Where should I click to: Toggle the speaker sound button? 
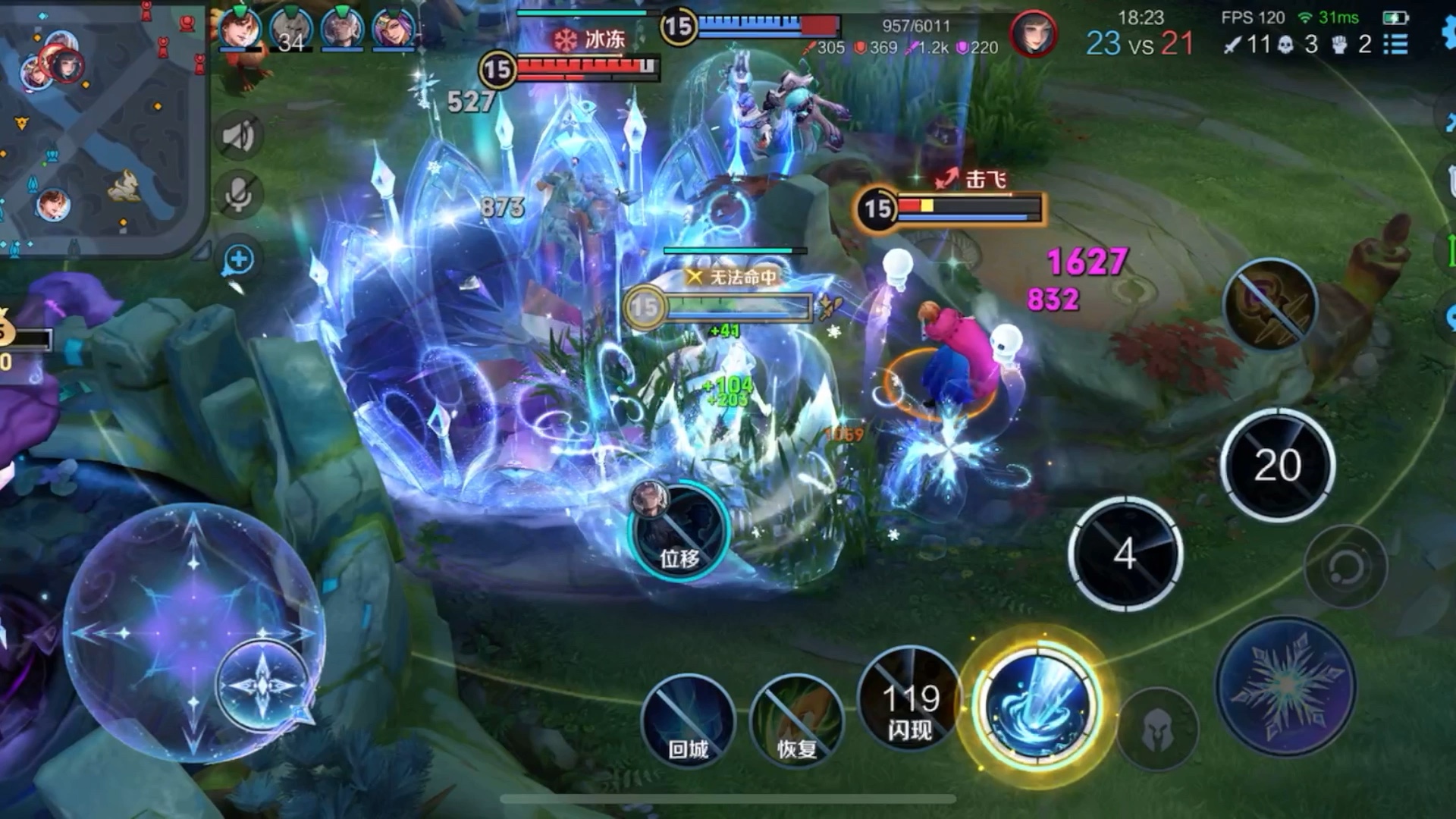(x=239, y=136)
